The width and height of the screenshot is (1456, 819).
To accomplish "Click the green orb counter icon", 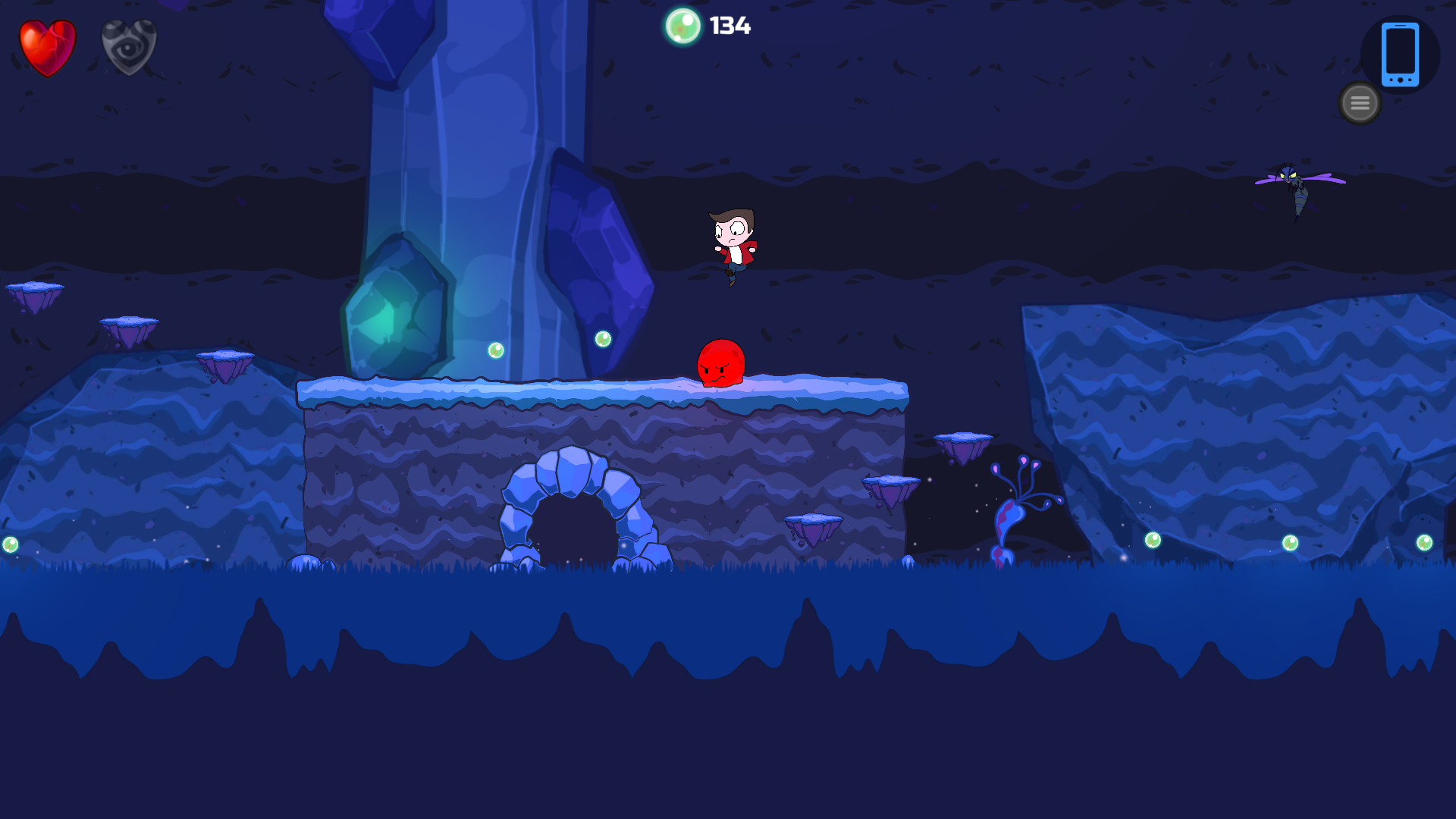I will coord(684,27).
